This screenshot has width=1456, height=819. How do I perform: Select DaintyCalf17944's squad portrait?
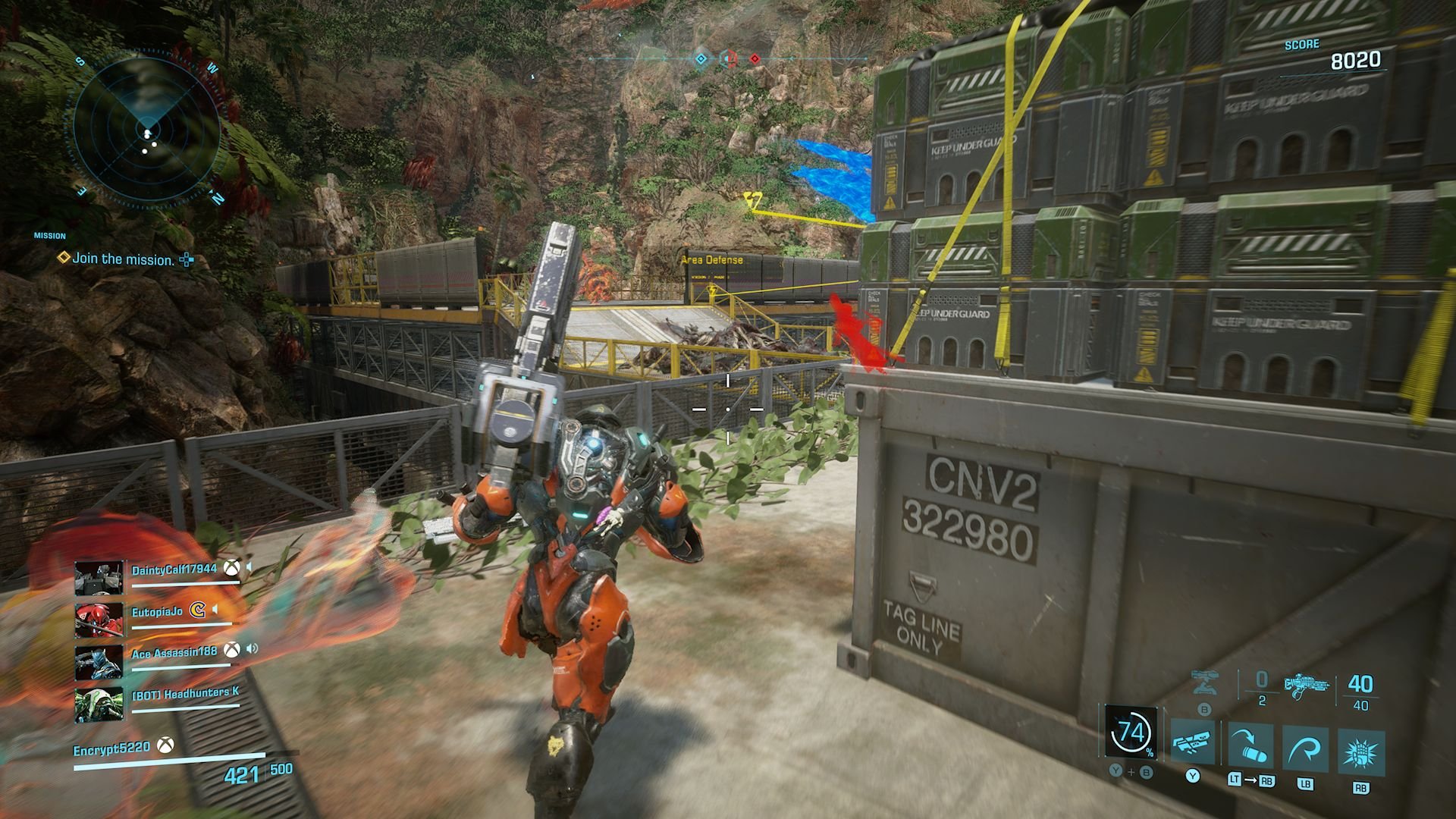pos(99,578)
